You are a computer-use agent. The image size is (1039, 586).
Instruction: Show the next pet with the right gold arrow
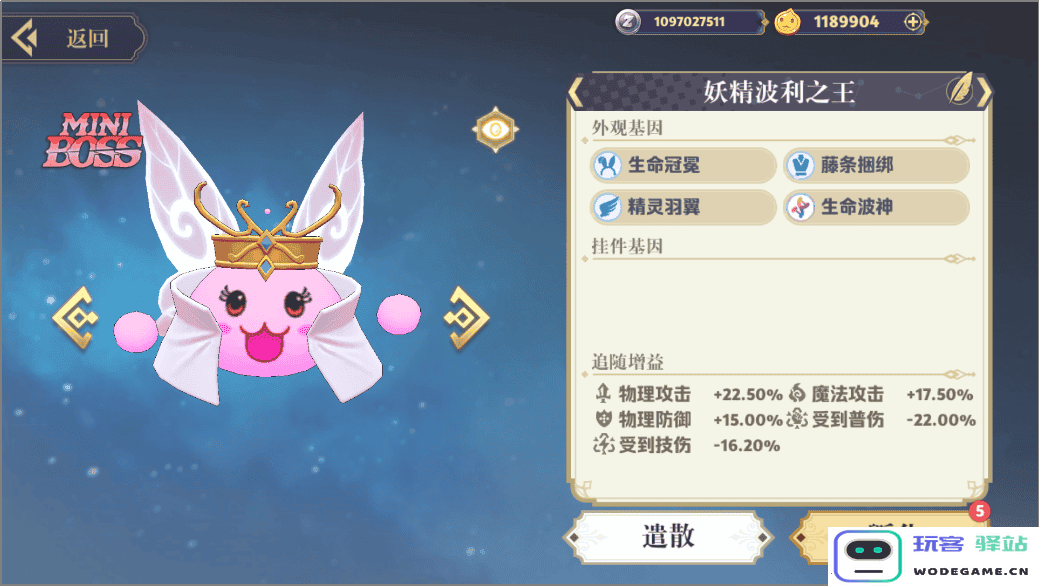point(465,317)
